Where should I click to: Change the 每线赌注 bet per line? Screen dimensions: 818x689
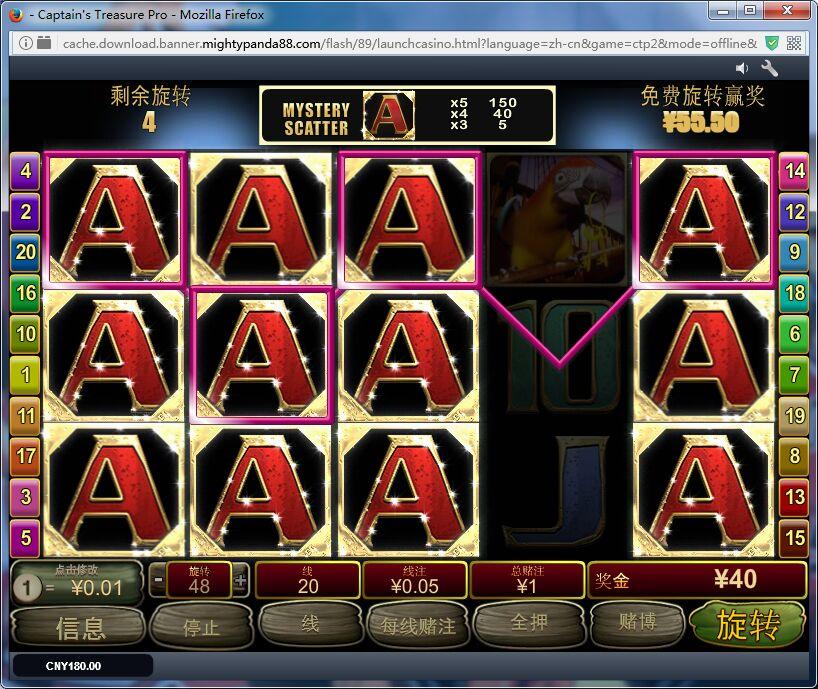(418, 626)
